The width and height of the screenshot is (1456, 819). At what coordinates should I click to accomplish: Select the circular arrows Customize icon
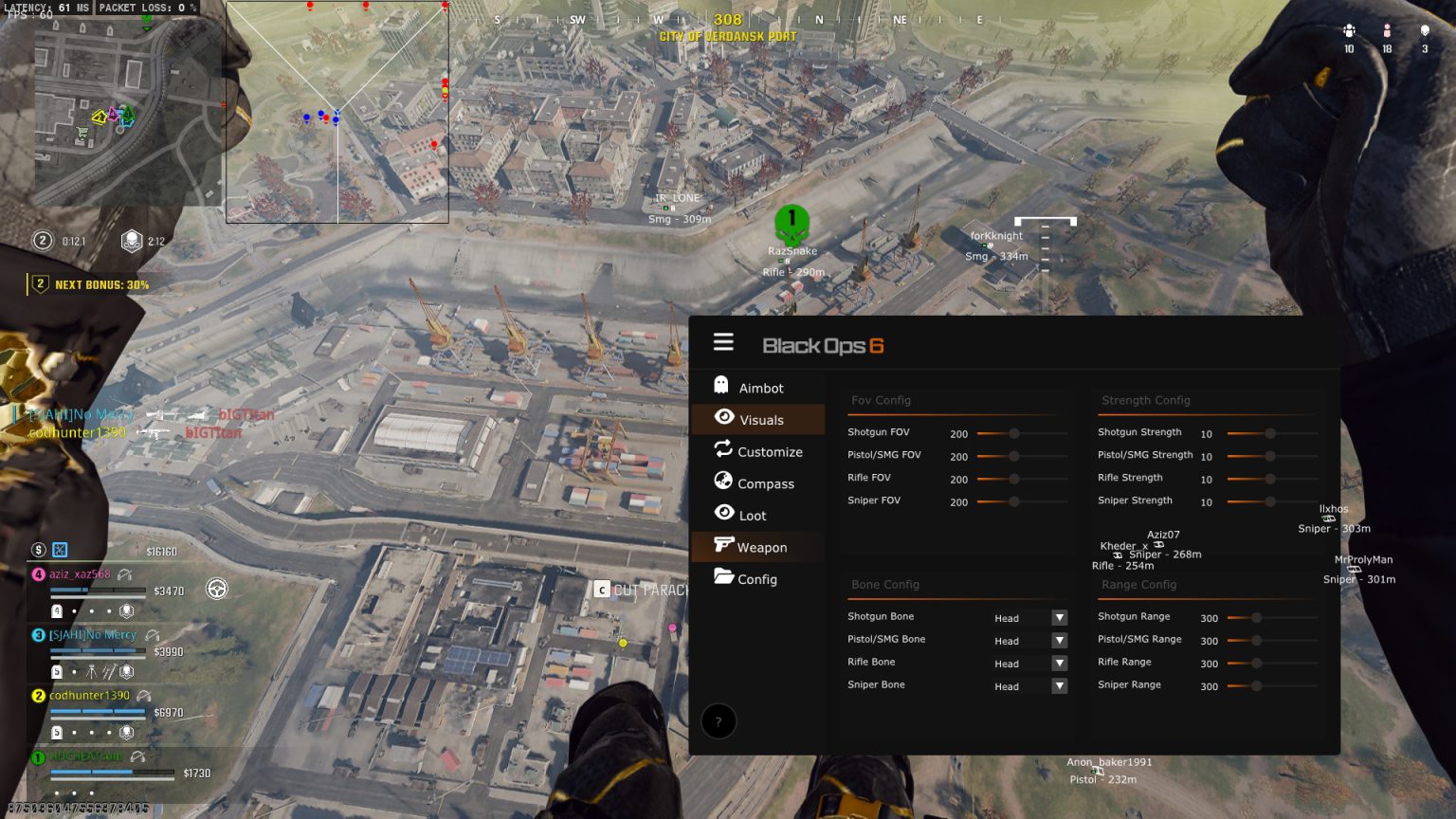coord(722,451)
